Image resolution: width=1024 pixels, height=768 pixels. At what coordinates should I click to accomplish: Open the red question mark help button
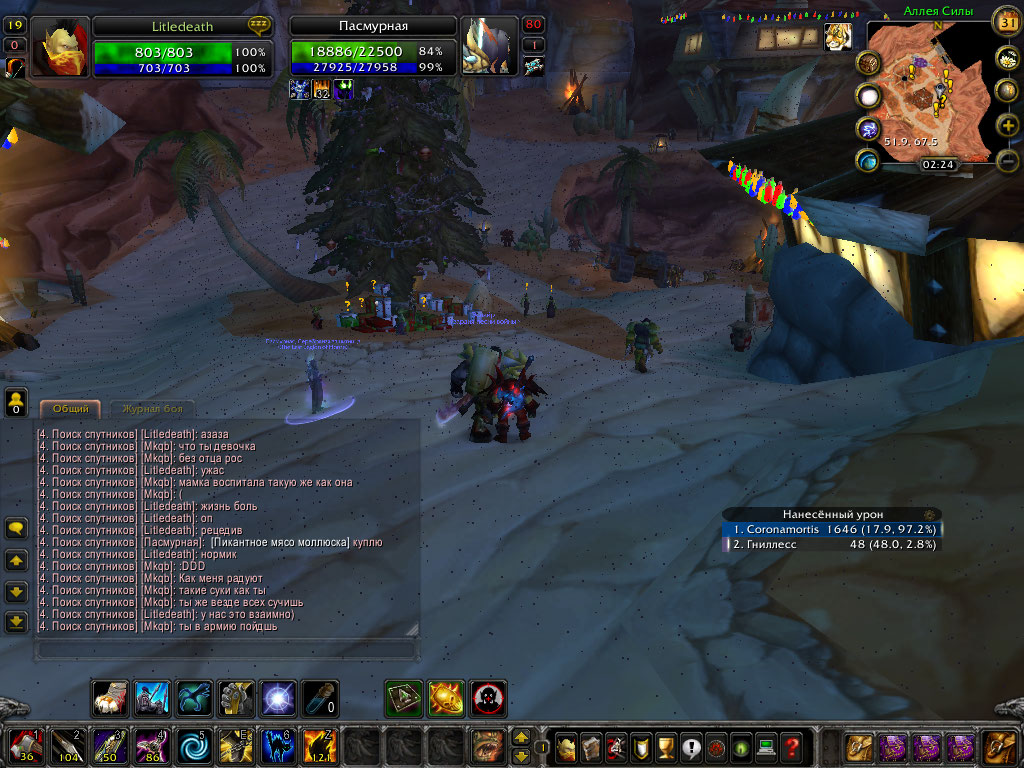click(791, 747)
